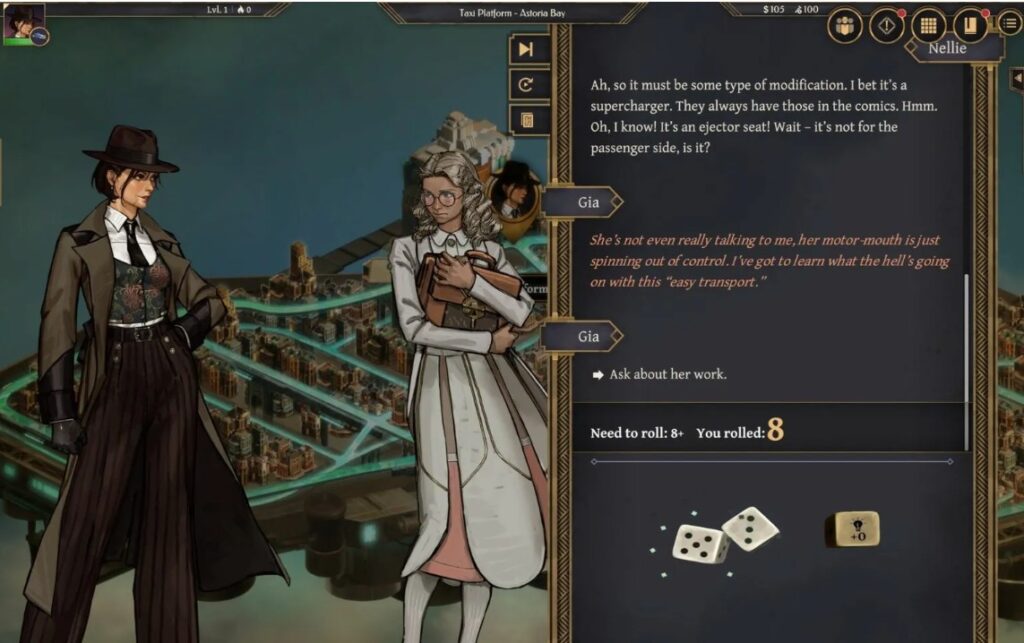Click the small car badge beside portrait
Screen dimensions: 1024x643
pyautogui.click(x=39, y=36)
